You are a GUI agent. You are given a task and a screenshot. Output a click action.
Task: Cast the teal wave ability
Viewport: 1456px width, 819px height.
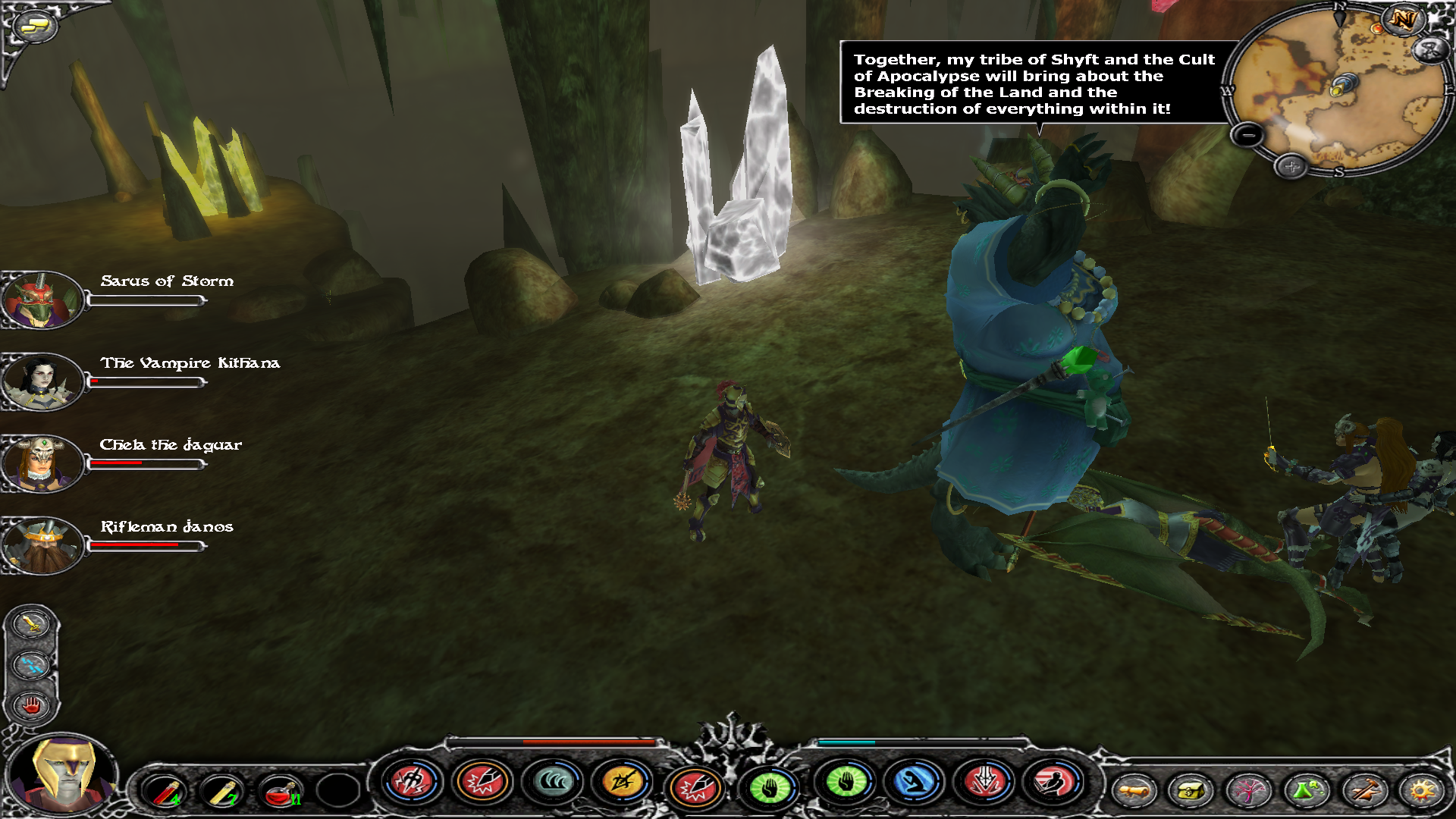[x=552, y=781]
